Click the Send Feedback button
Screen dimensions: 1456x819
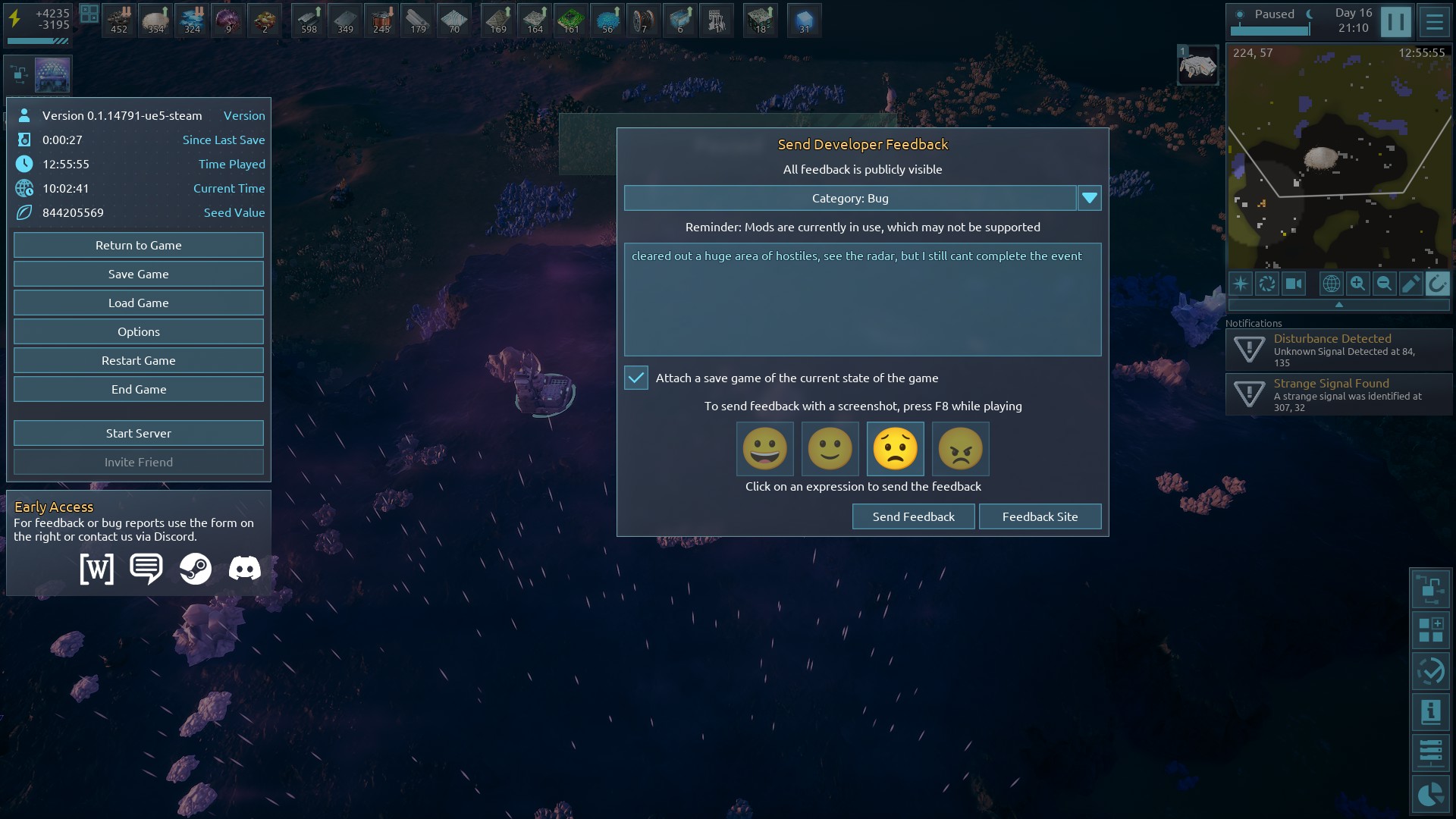click(913, 516)
